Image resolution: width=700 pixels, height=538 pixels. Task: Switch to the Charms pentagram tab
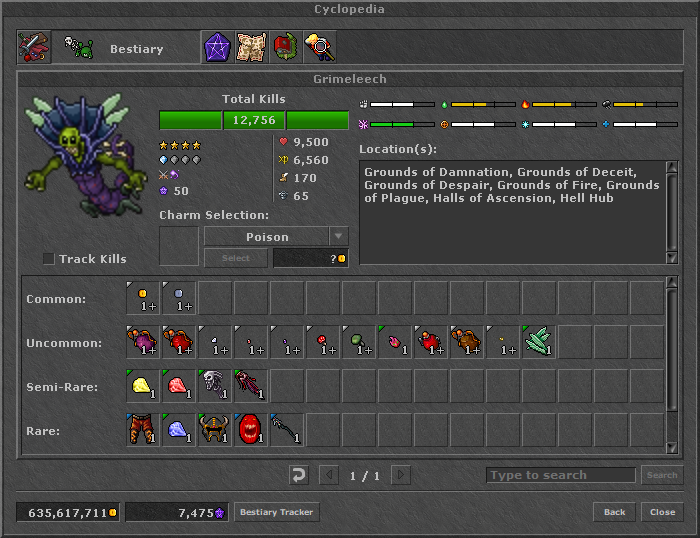[x=217, y=47]
